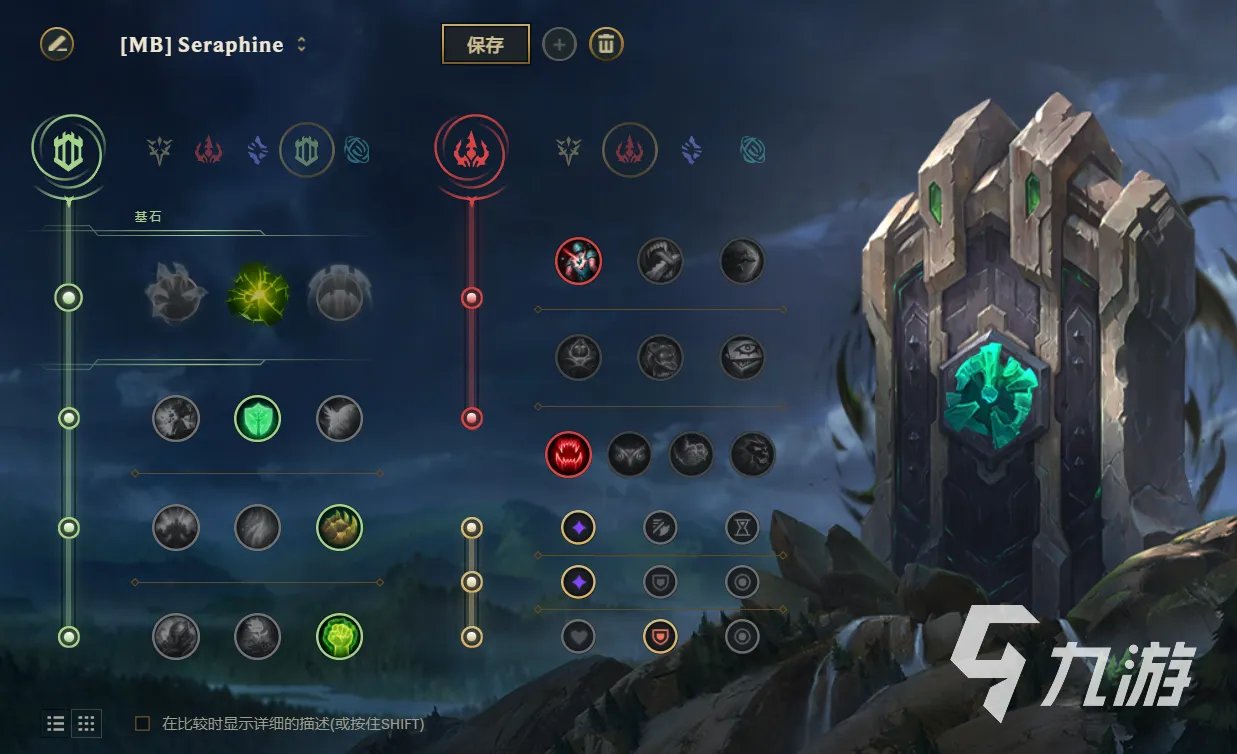Pick the hourglass stat shard
Screen dimensions: 1237x754
pos(742,527)
